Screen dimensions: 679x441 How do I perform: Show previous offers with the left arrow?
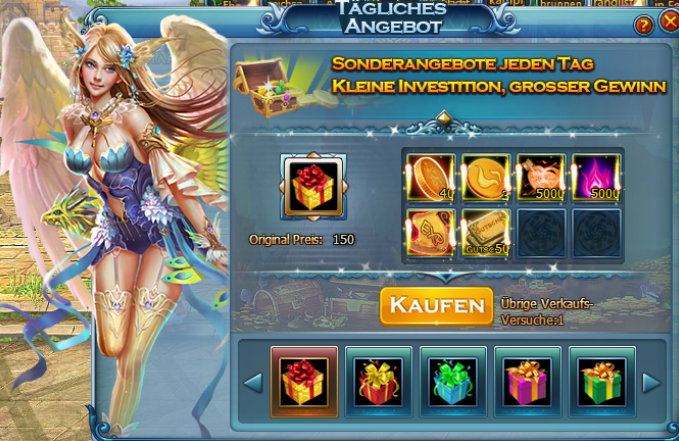pos(253,382)
